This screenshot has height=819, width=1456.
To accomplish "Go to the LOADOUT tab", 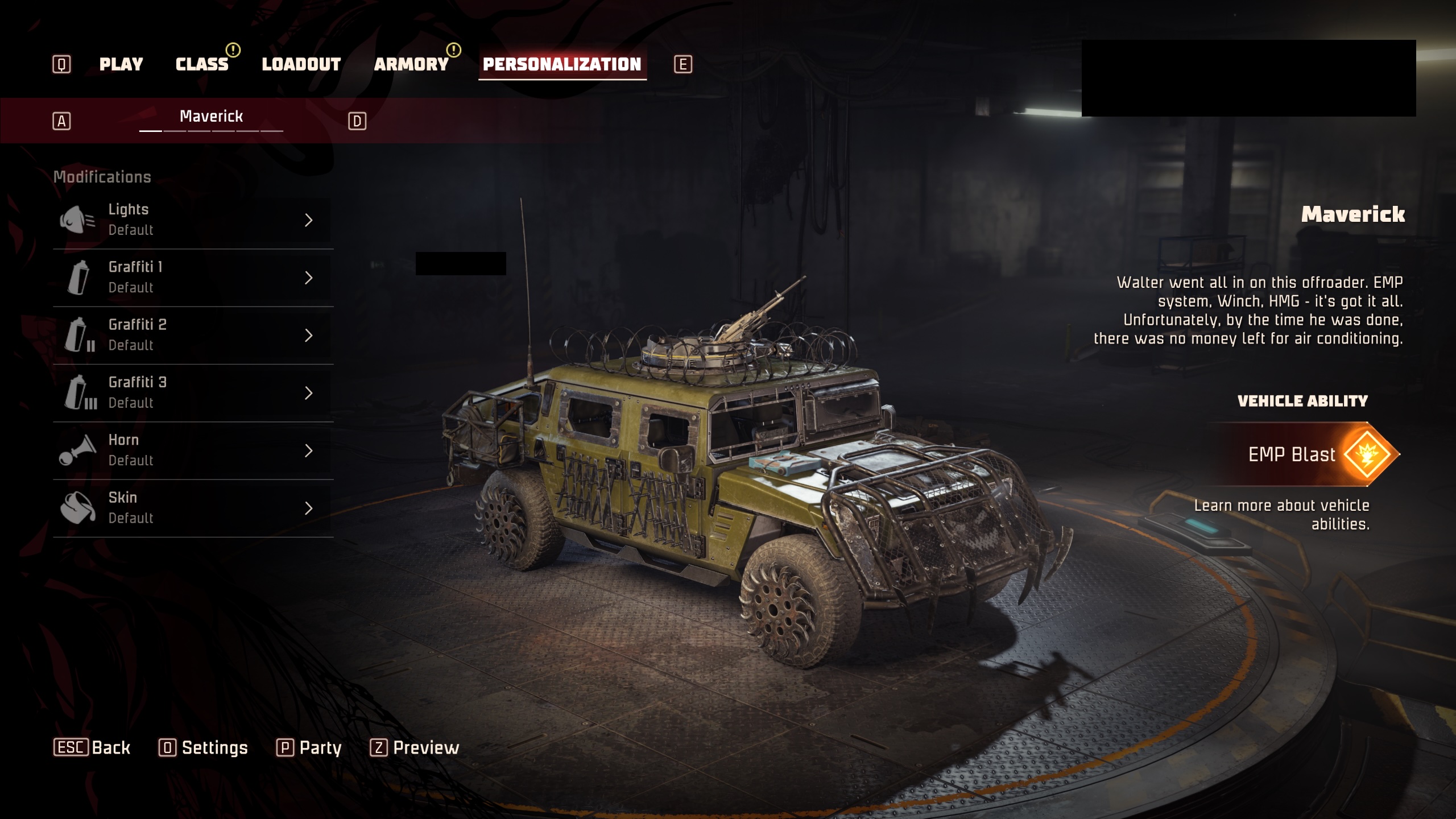I will coord(301,64).
